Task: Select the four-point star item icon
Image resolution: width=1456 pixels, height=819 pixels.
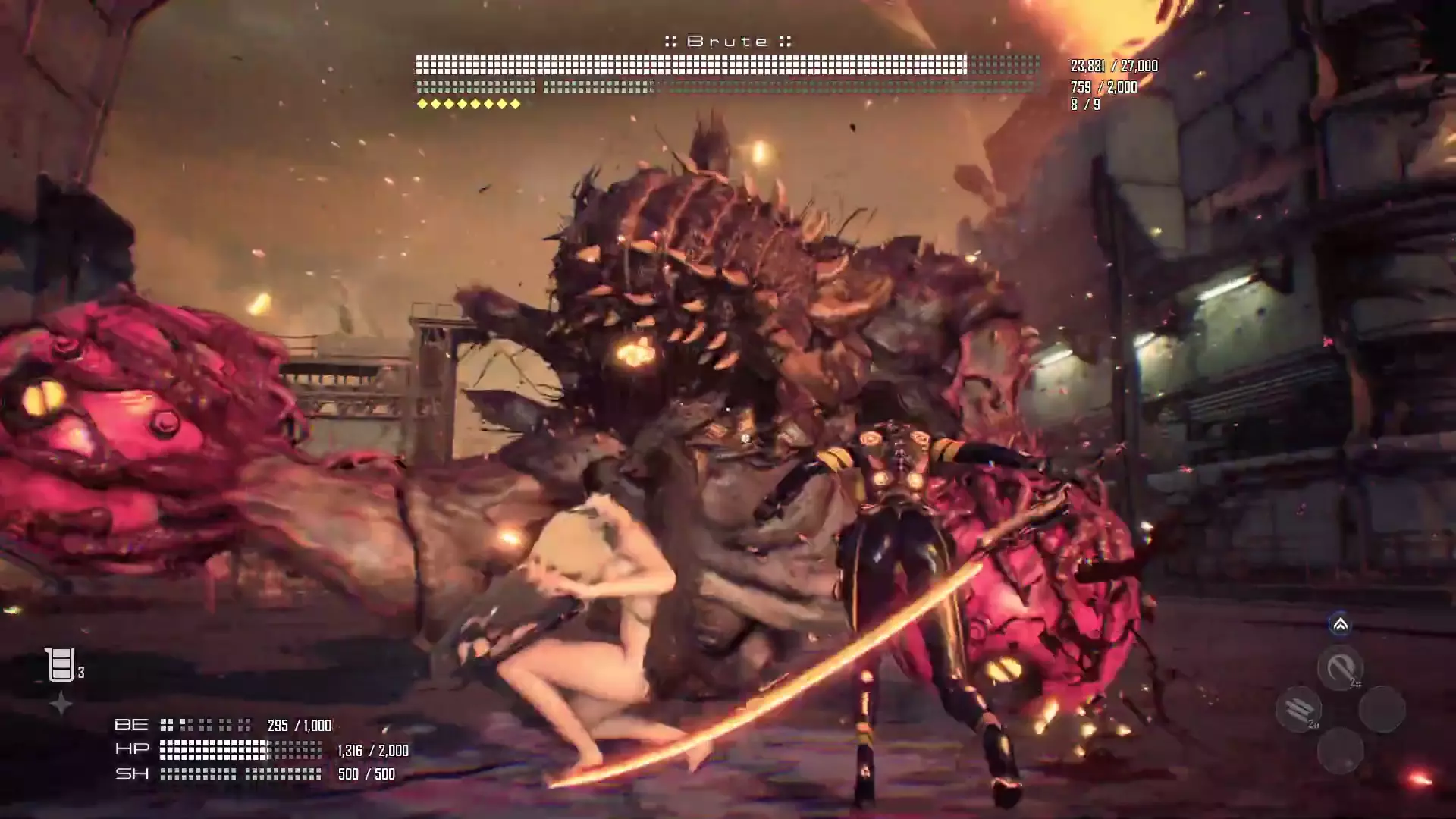Action: tap(61, 704)
